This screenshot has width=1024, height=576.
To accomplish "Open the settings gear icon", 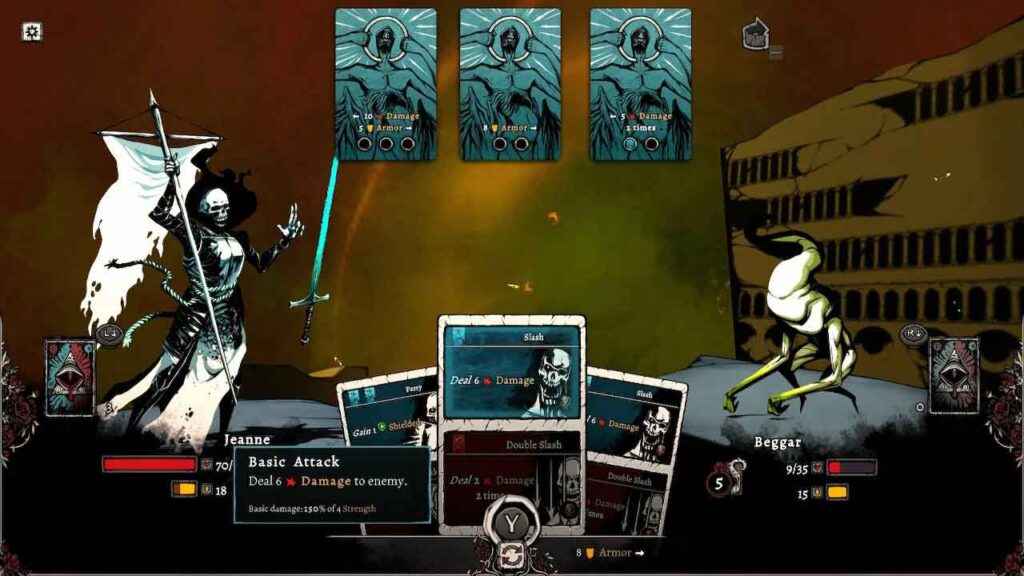I will 32,32.
